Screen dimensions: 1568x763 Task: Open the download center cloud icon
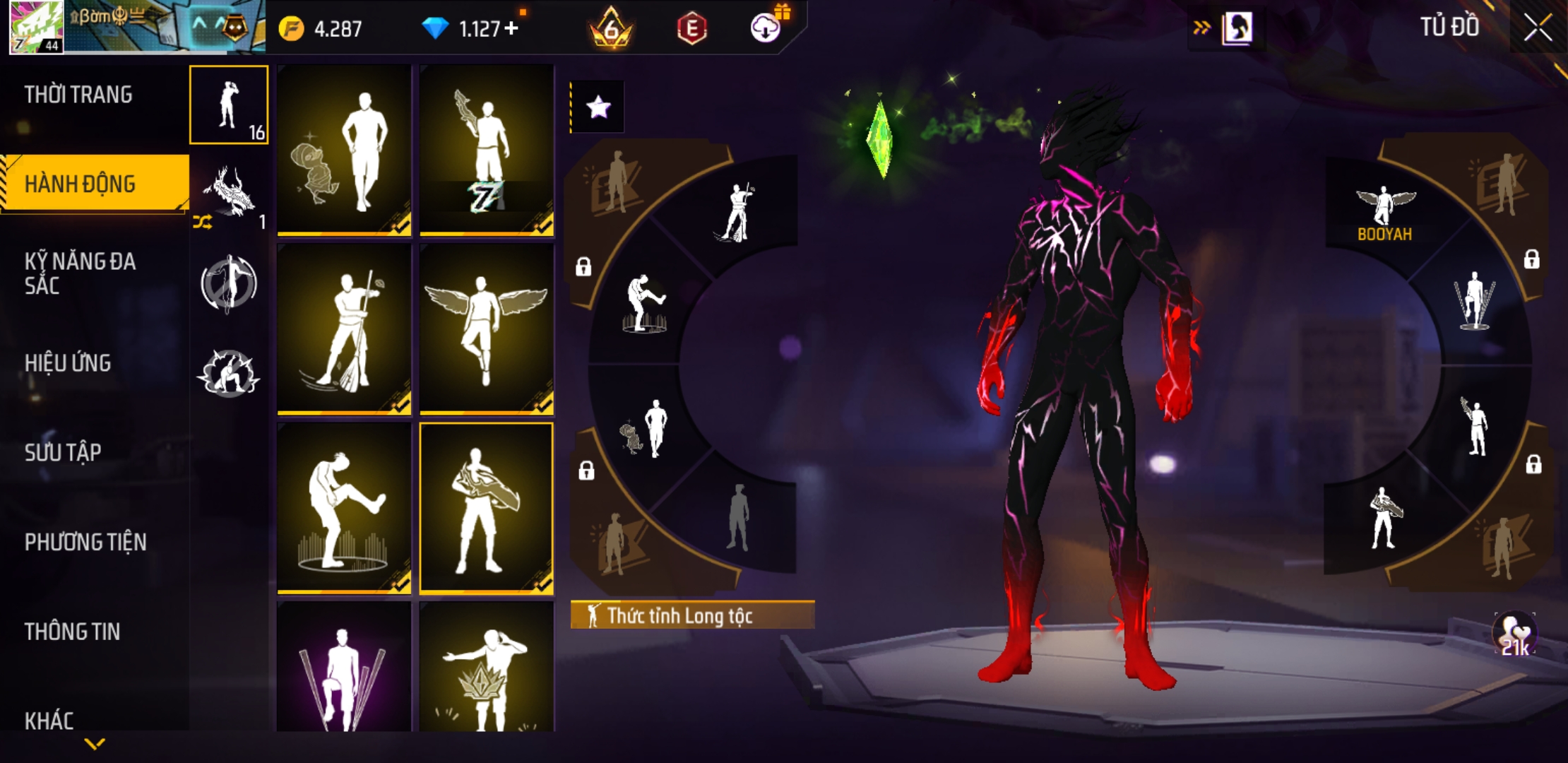(765, 28)
